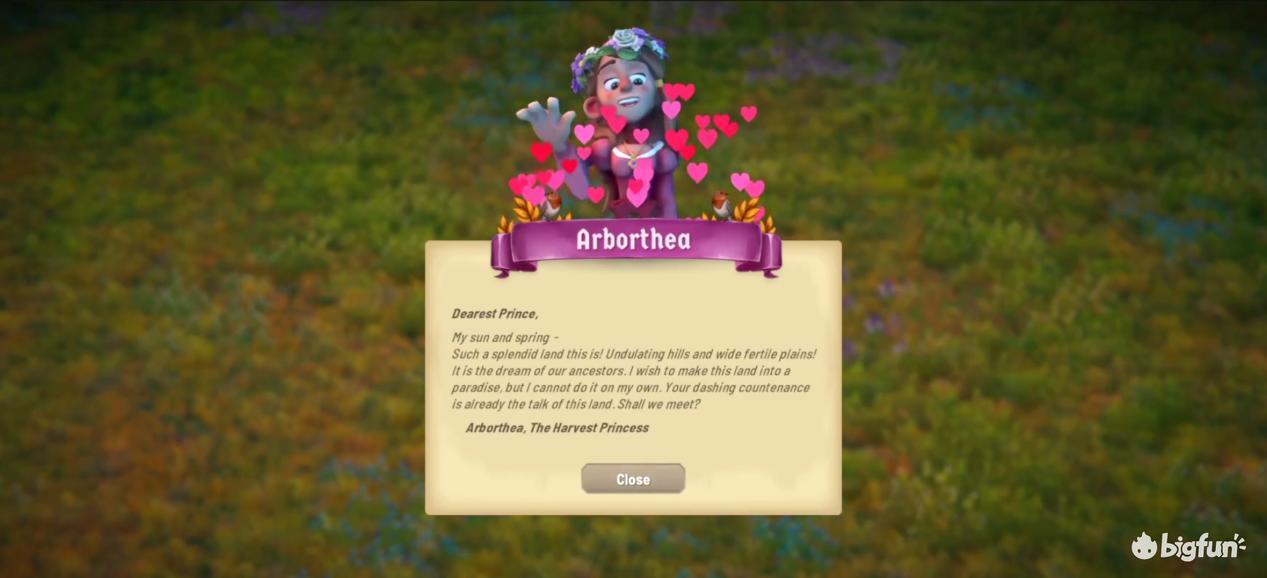Close the Arborthea letter dialog
1267x578 pixels.
[x=633, y=479]
